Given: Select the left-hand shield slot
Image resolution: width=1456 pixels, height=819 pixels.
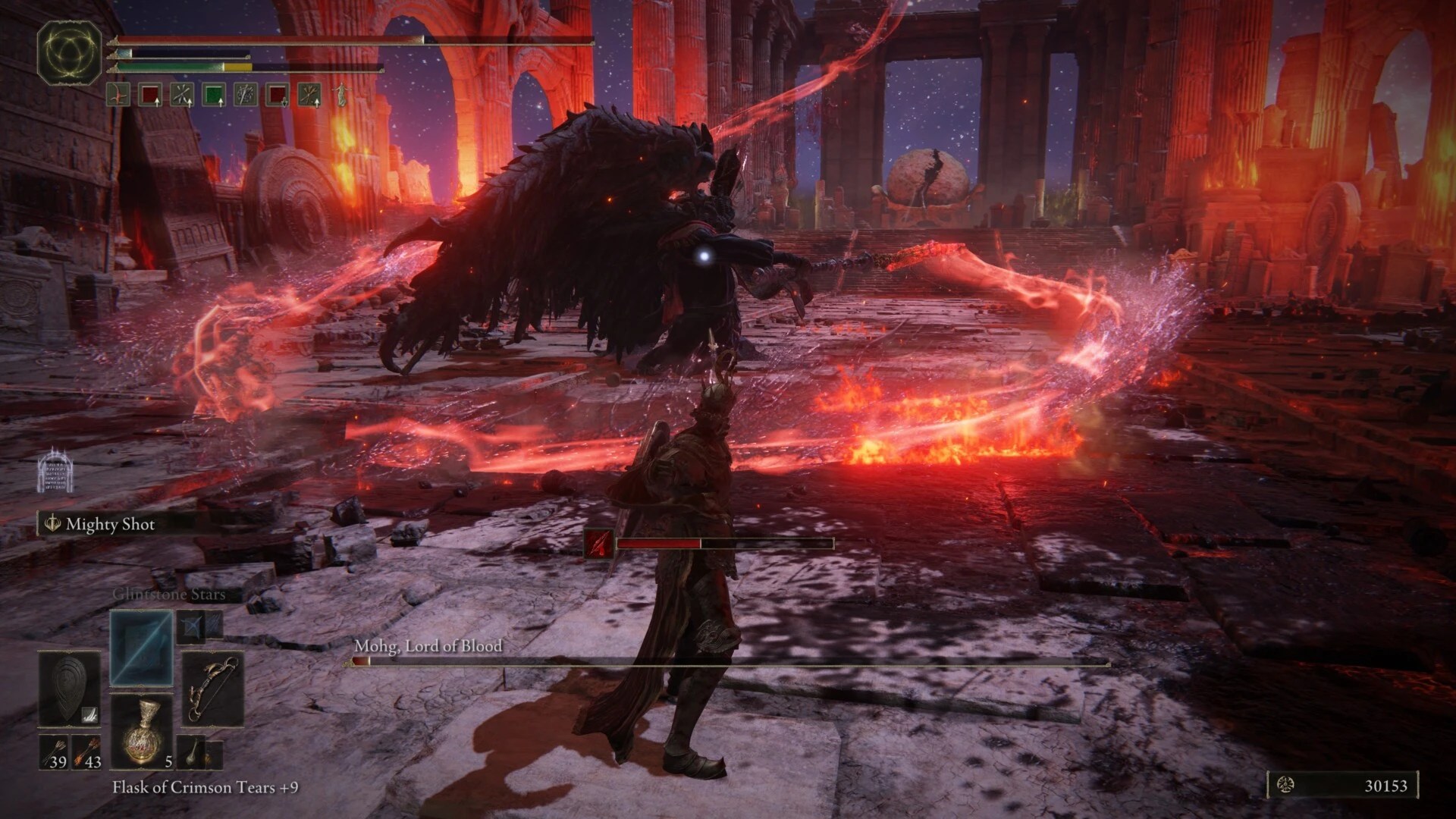Looking at the screenshot, I should (69, 689).
